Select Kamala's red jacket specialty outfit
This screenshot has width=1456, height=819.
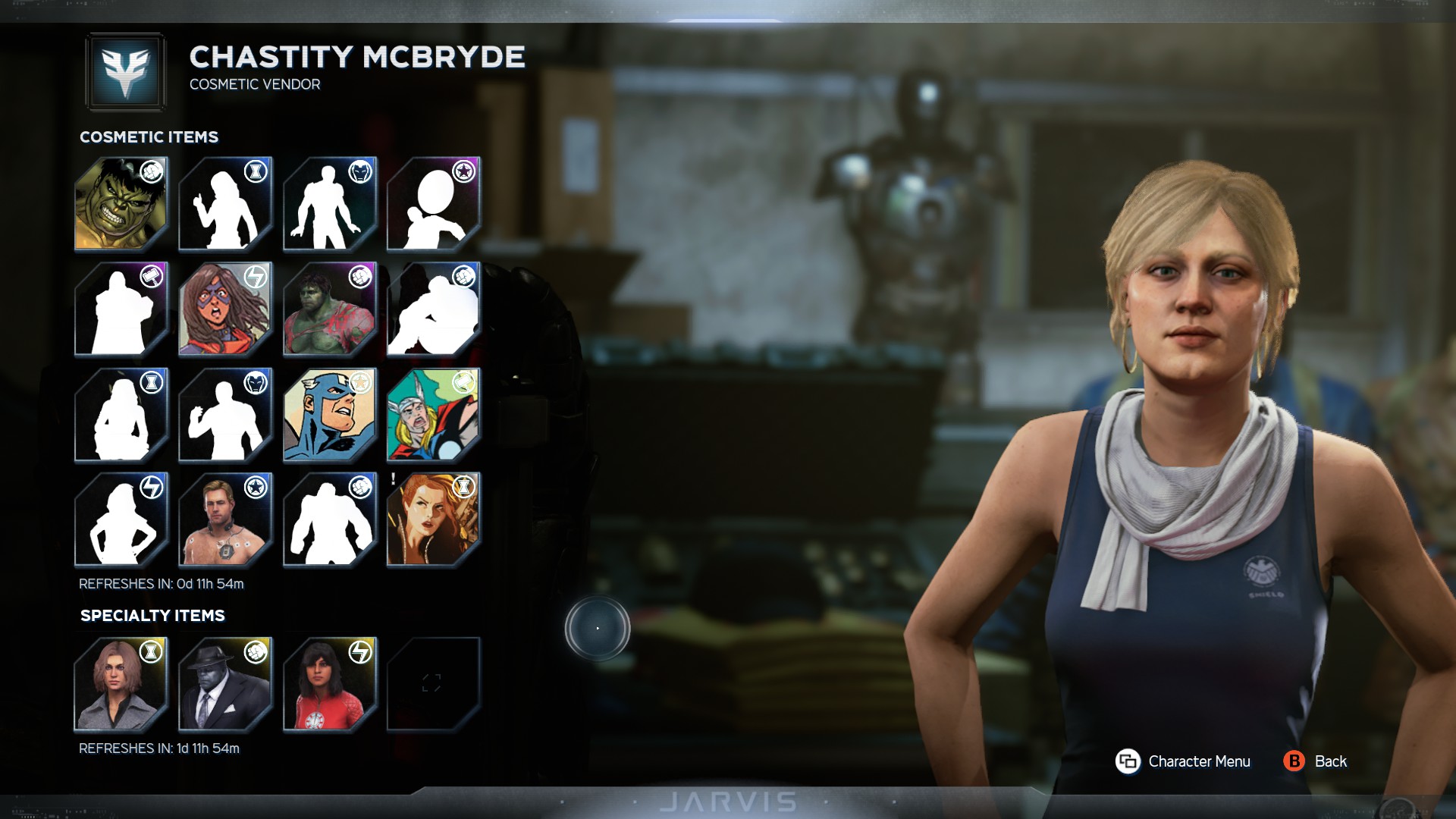(x=329, y=684)
